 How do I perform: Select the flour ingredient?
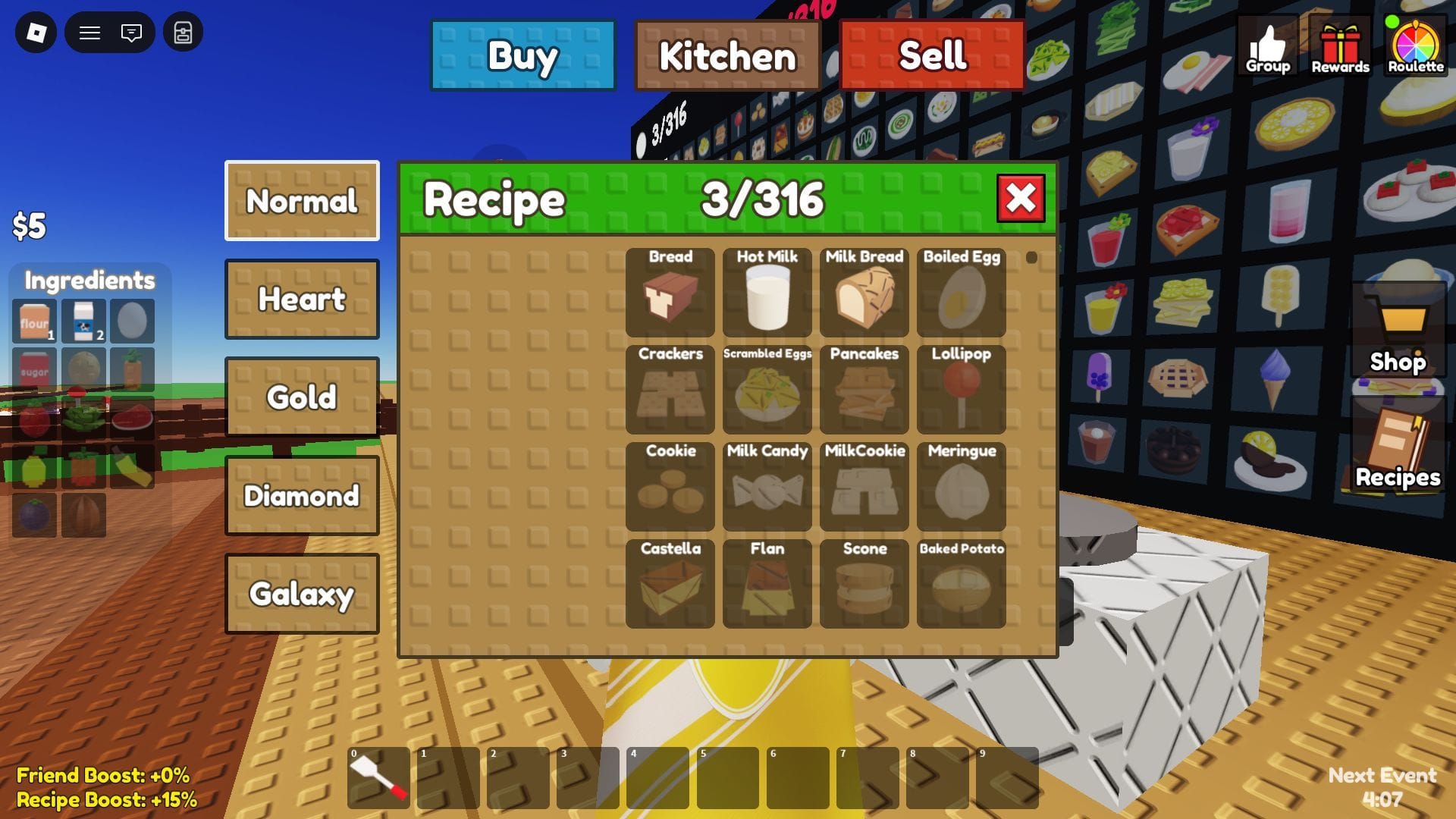click(x=33, y=319)
